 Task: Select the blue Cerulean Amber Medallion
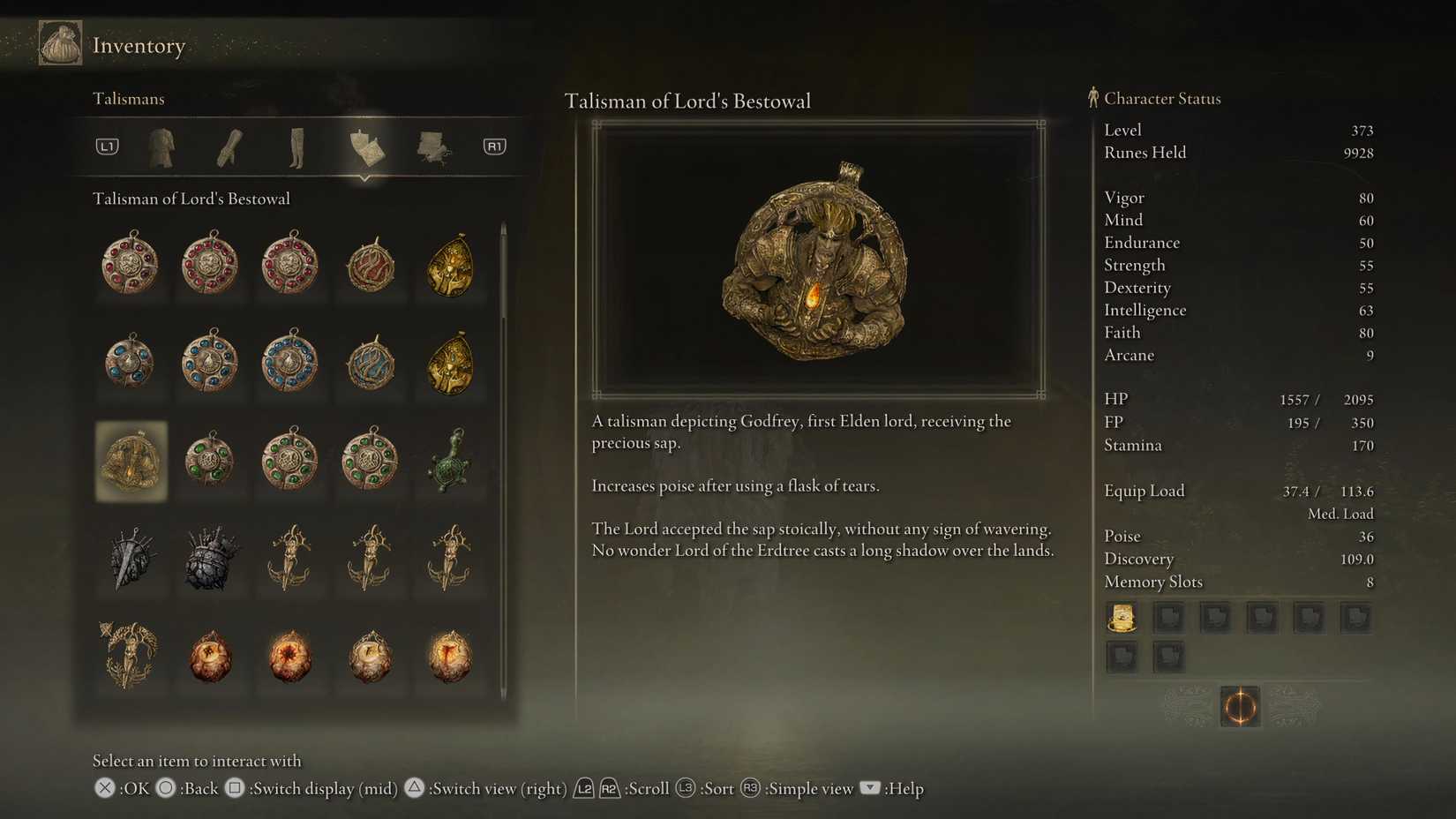tap(131, 362)
